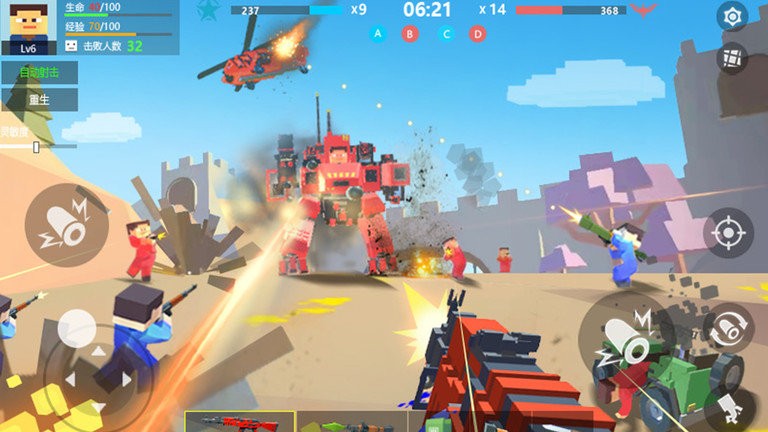Screen dimensions: 768x432
Task: Tap the circular-arrows reload button
Action: pyautogui.click(x=729, y=326)
